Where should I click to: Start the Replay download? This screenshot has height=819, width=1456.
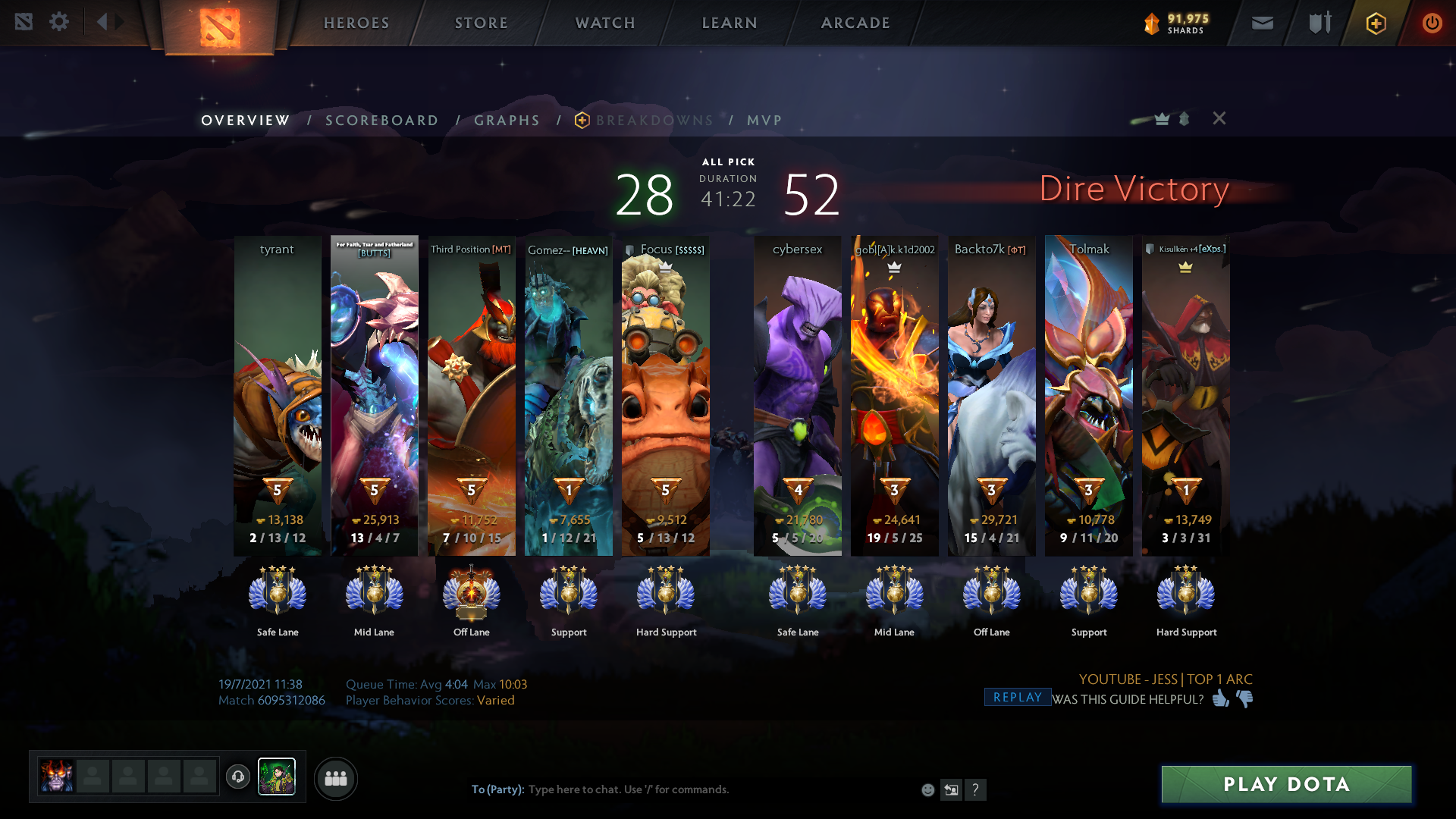point(1017,698)
